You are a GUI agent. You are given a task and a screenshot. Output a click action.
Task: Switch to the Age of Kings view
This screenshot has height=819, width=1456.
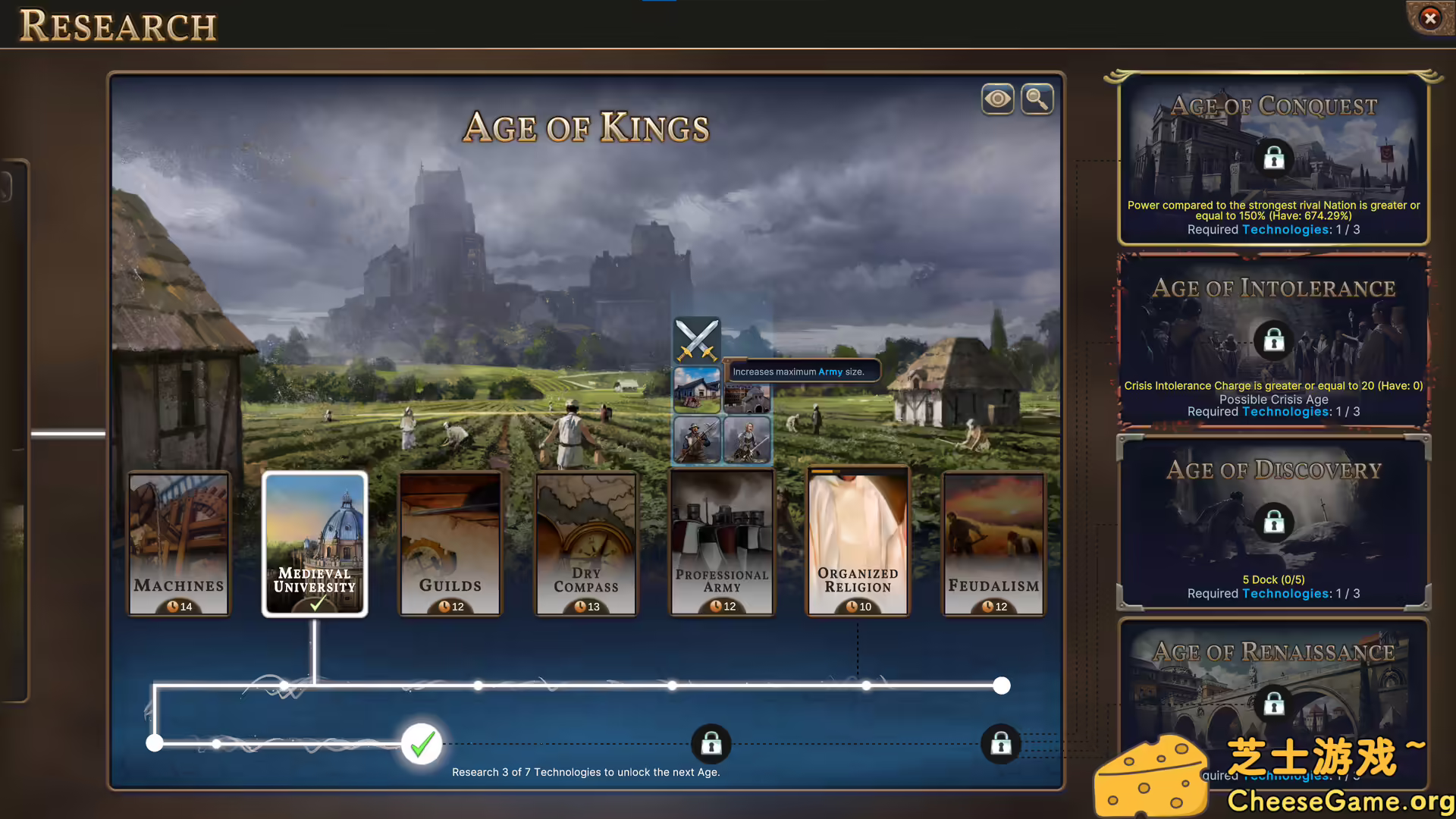[x=586, y=127]
